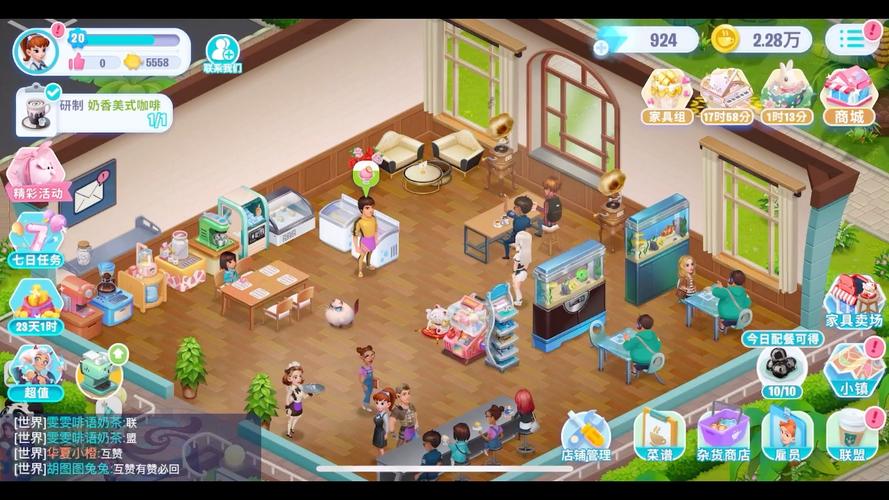
Task: Open the 家具组 furniture set icon
Action: tap(667, 96)
